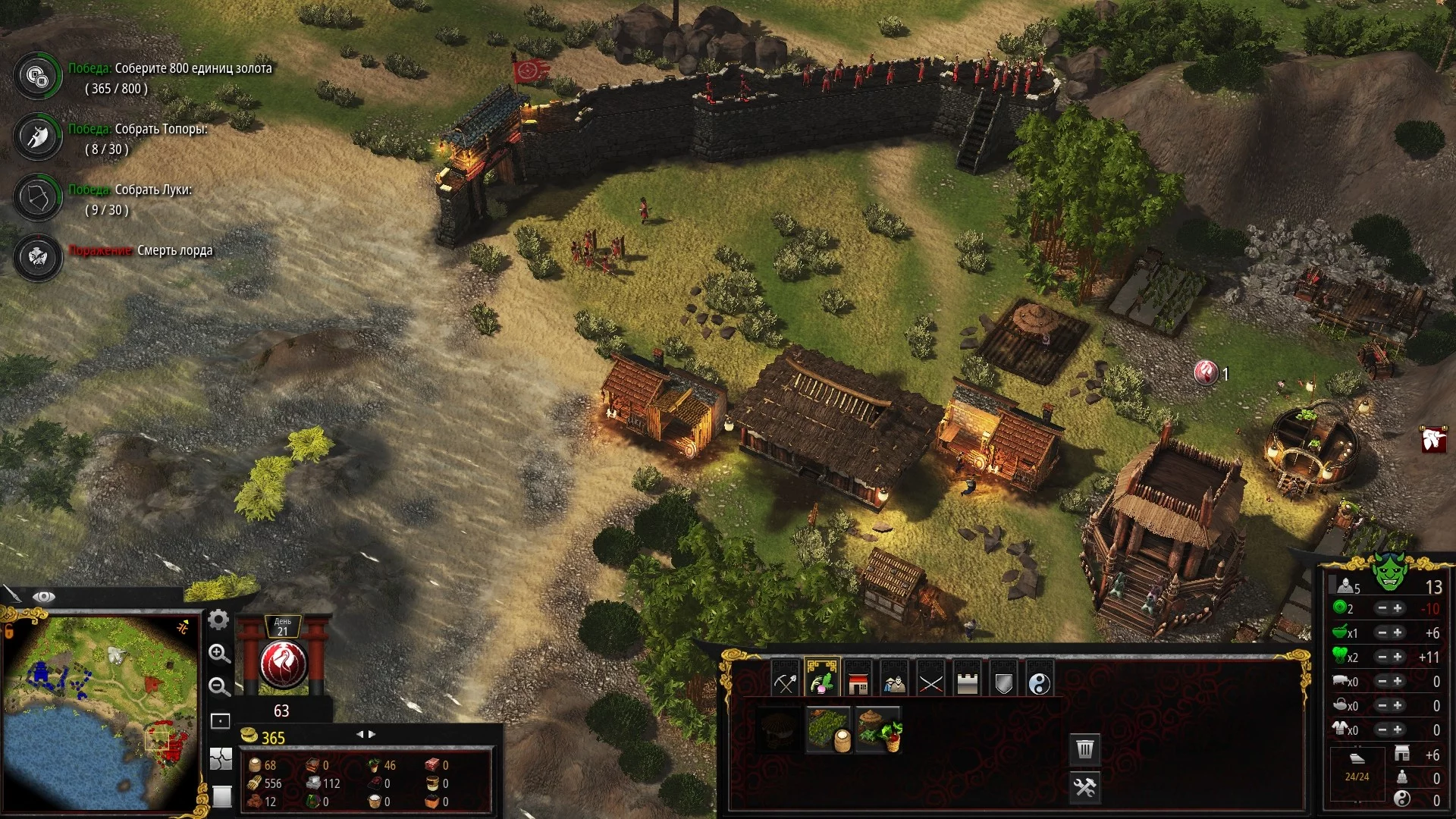The width and height of the screenshot is (1456, 819).
Task: Zoom out with the magnifier minus button
Action: click(x=219, y=686)
